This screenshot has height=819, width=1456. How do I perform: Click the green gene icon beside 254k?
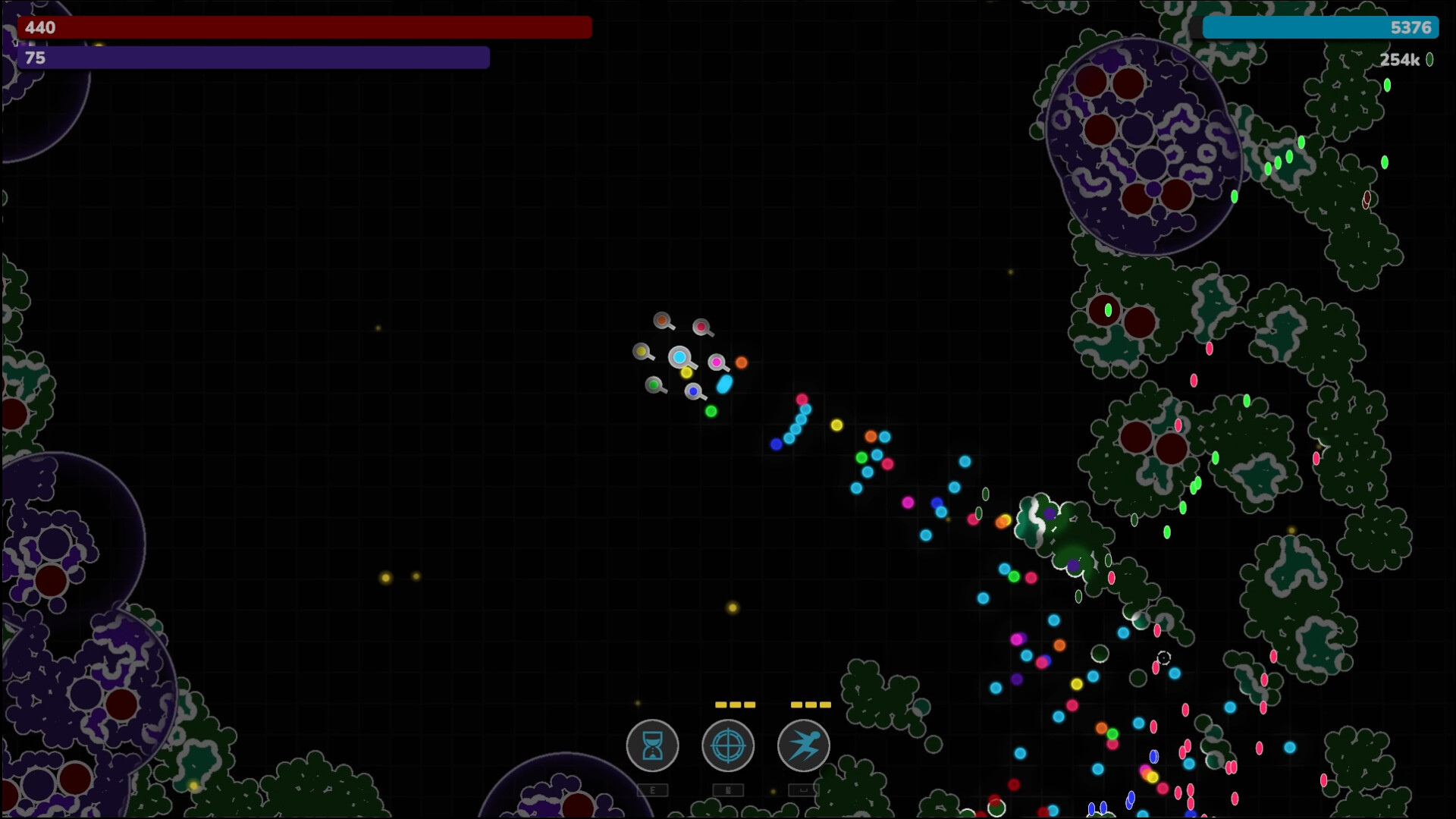(1429, 60)
